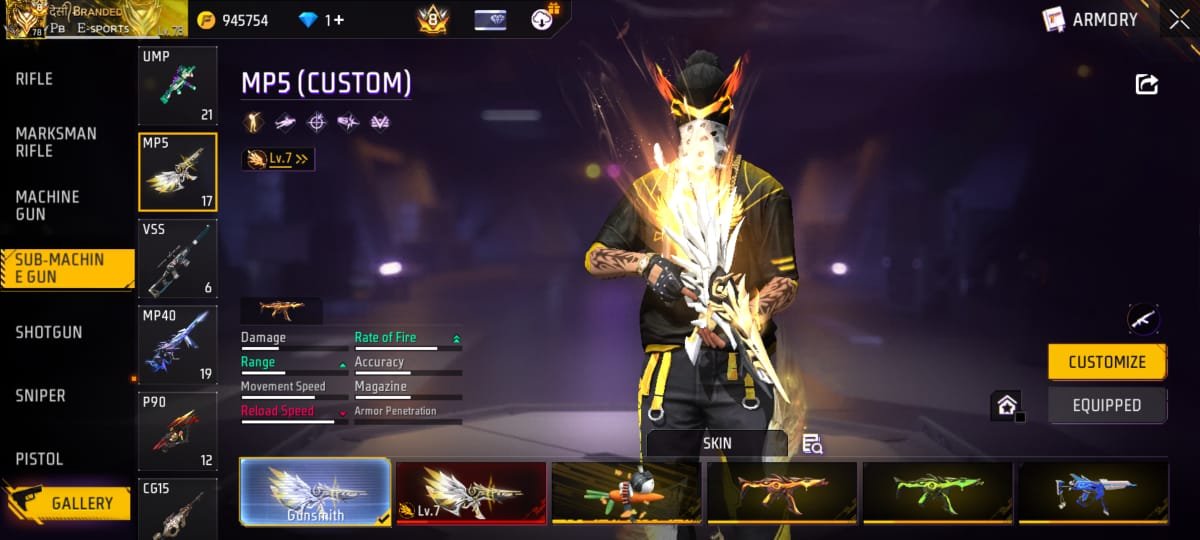Switch to the Pistol category
Viewport: 1200px width, 540px height.
[40, 459]
